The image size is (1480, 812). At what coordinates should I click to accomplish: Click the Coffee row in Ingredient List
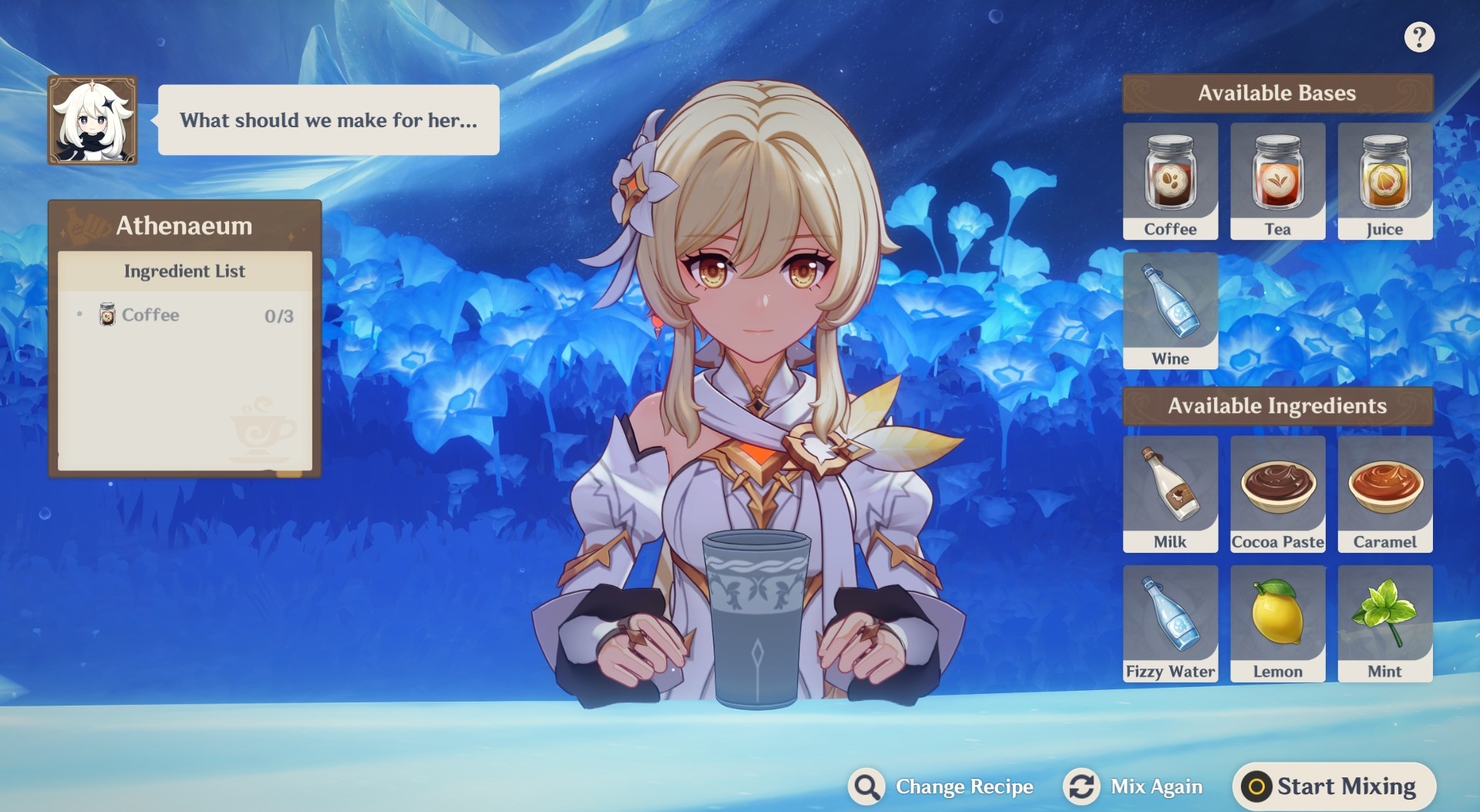point(185,315)
